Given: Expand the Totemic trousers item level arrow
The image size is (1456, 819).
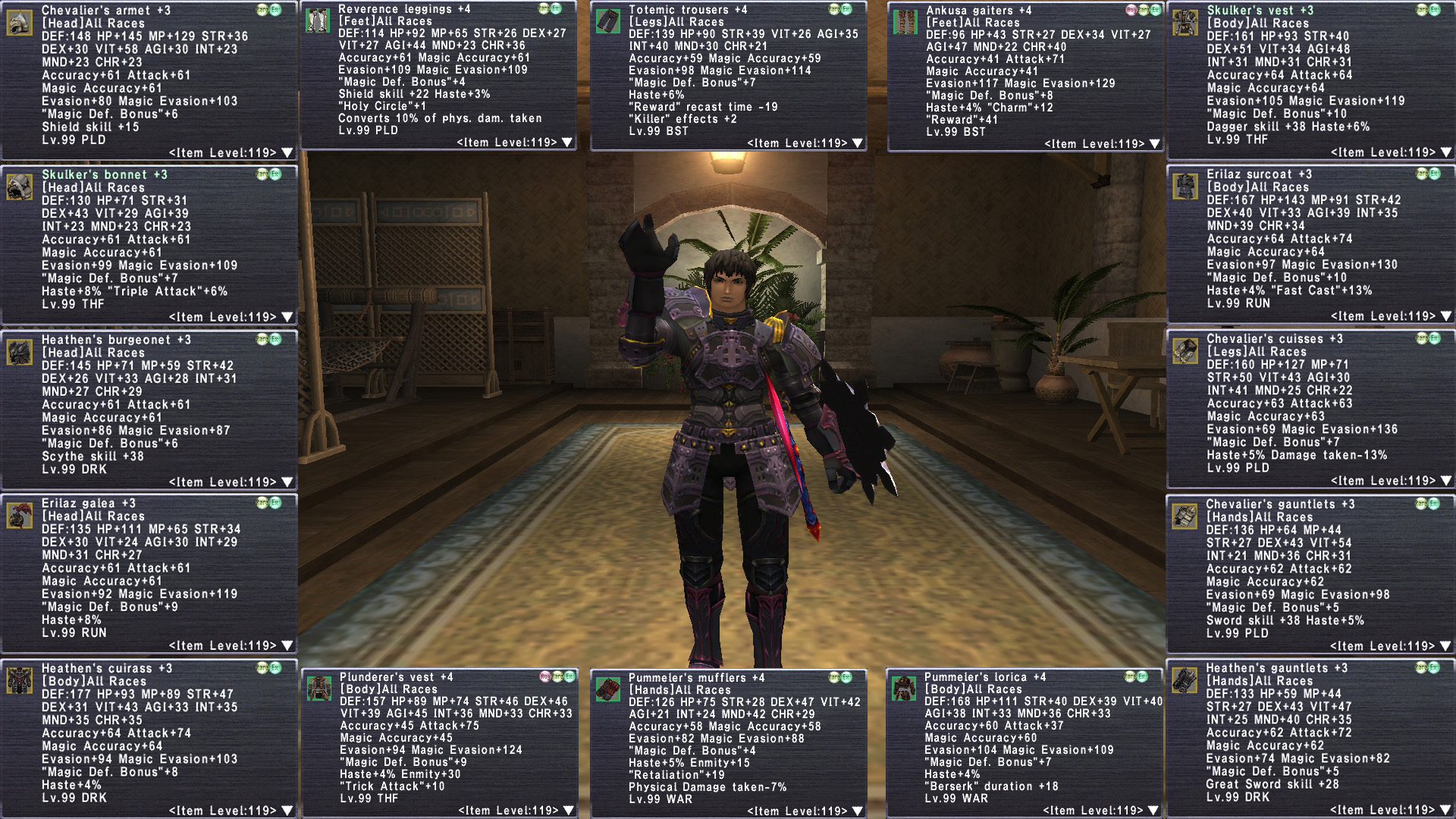Looking at the screenshot, I should pyautogui.click(x=858, y=143).
